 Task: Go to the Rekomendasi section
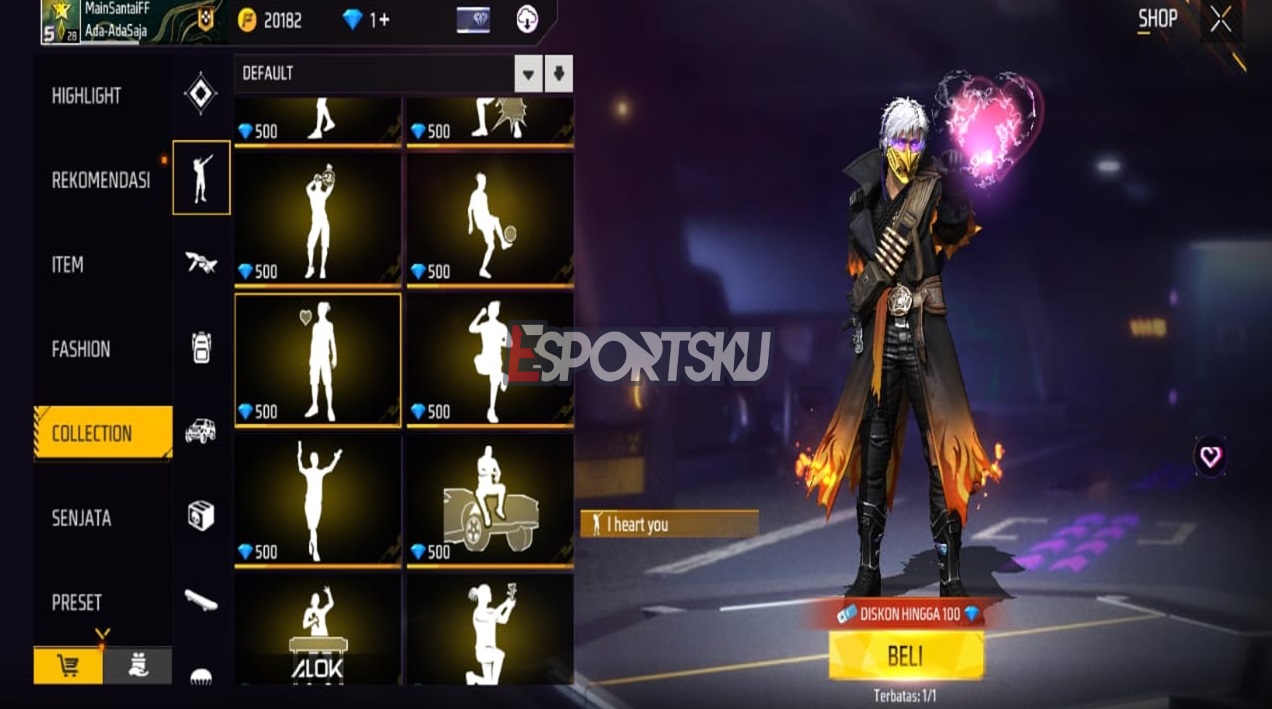[x=101, y=181]
